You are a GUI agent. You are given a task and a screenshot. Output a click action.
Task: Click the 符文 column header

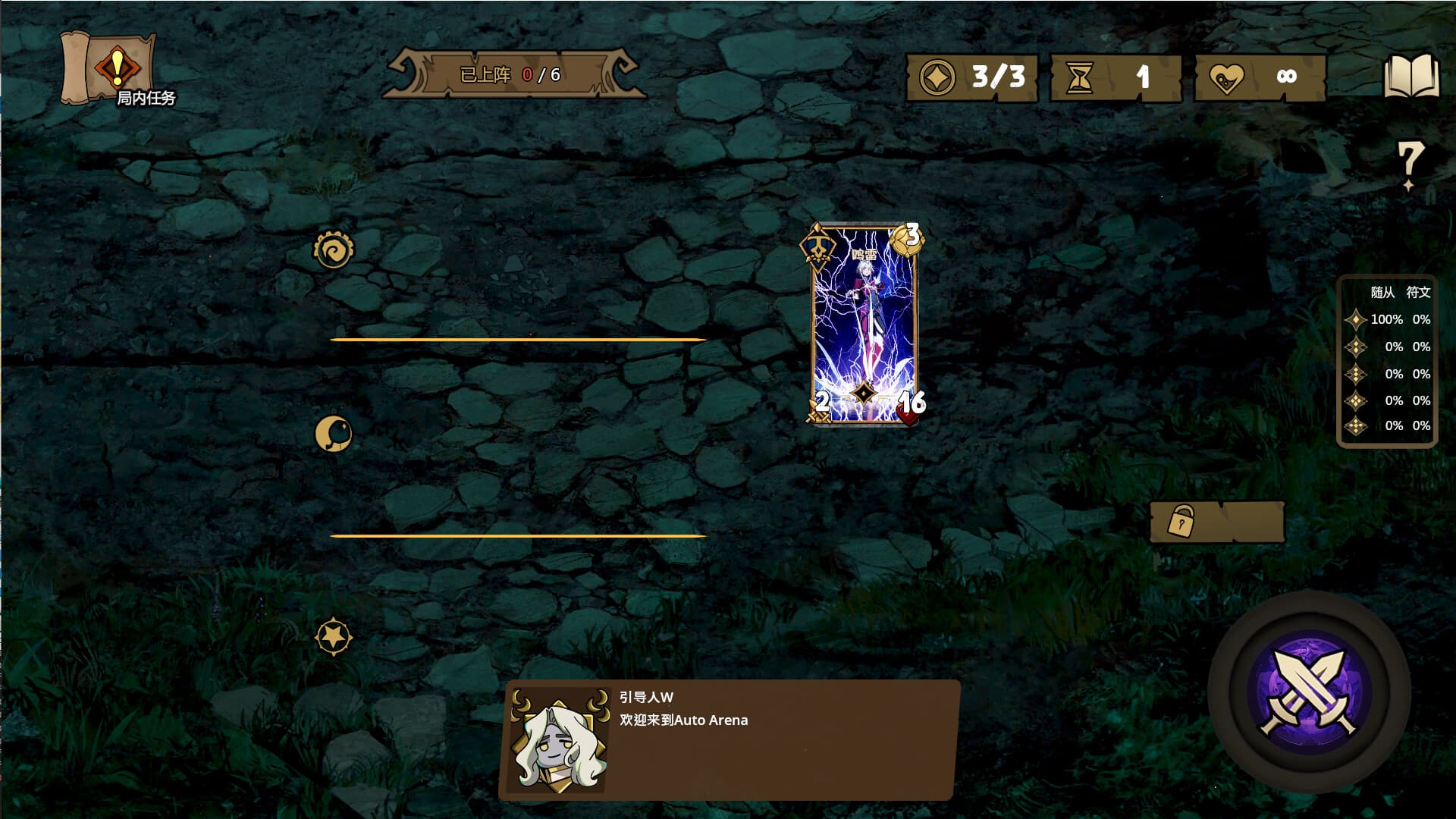point(1420,293)
